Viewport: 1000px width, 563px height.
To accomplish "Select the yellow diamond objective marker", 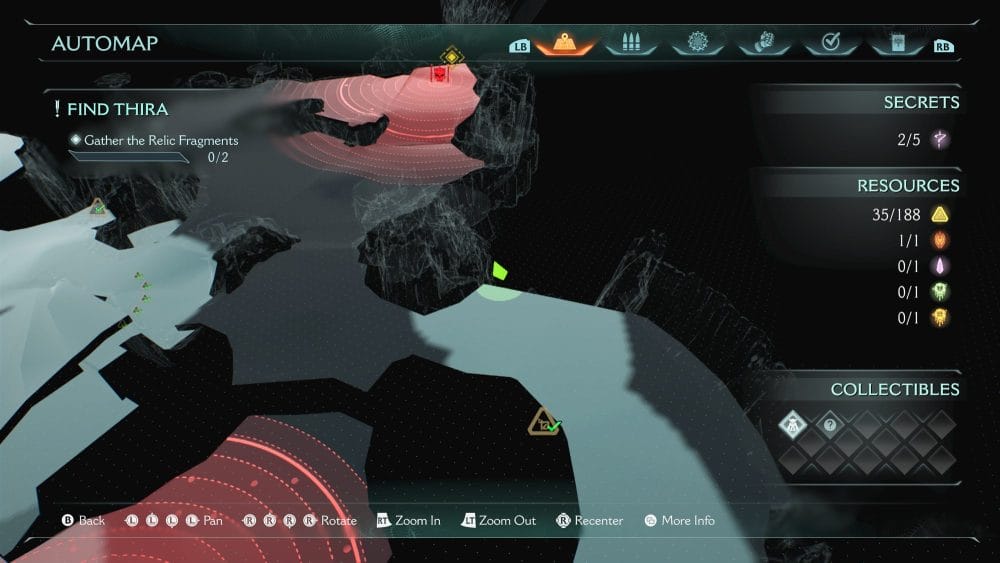I will click(x=451, y=56).
